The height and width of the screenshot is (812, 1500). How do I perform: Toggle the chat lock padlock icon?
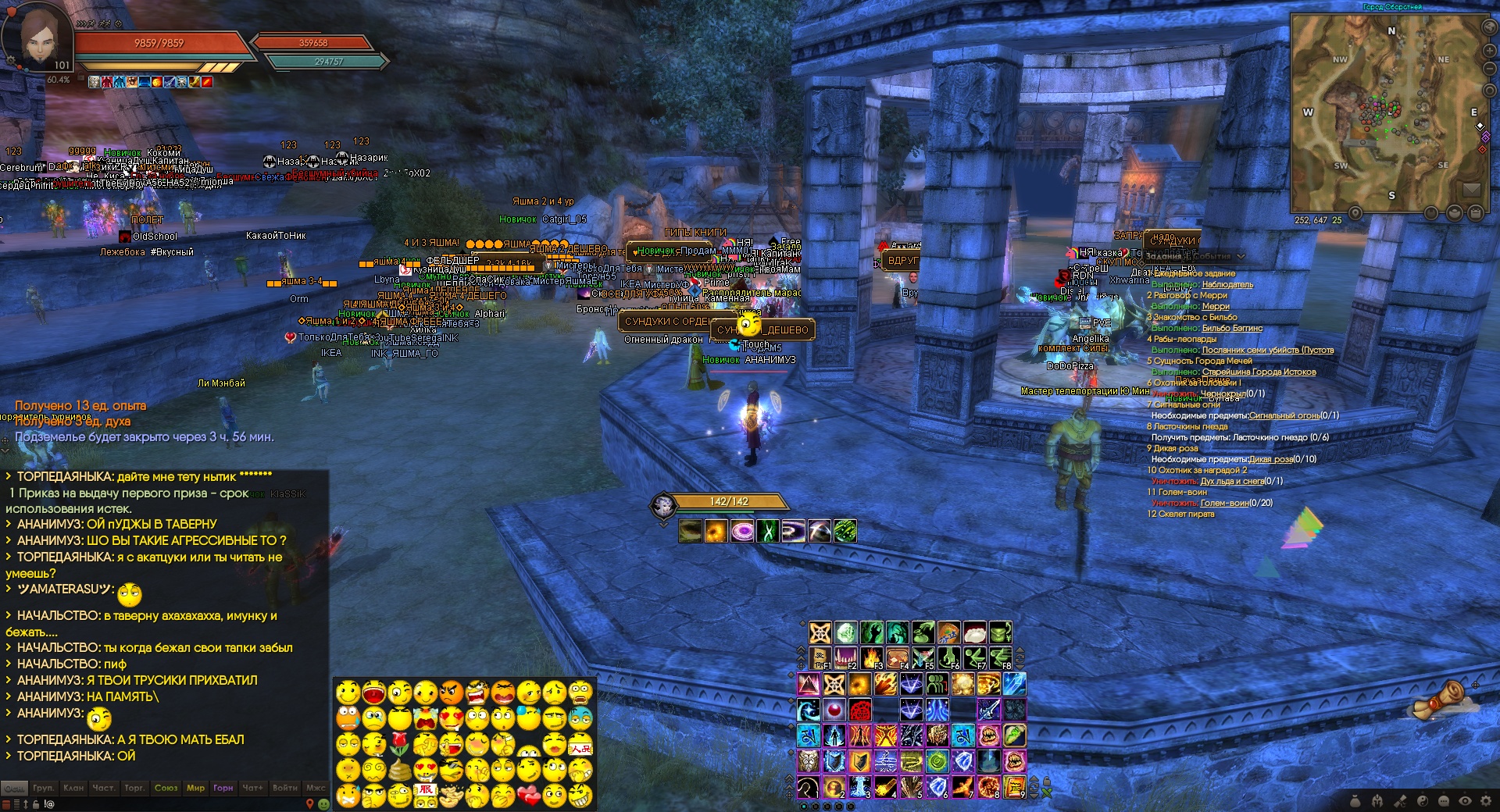point(35,803)
